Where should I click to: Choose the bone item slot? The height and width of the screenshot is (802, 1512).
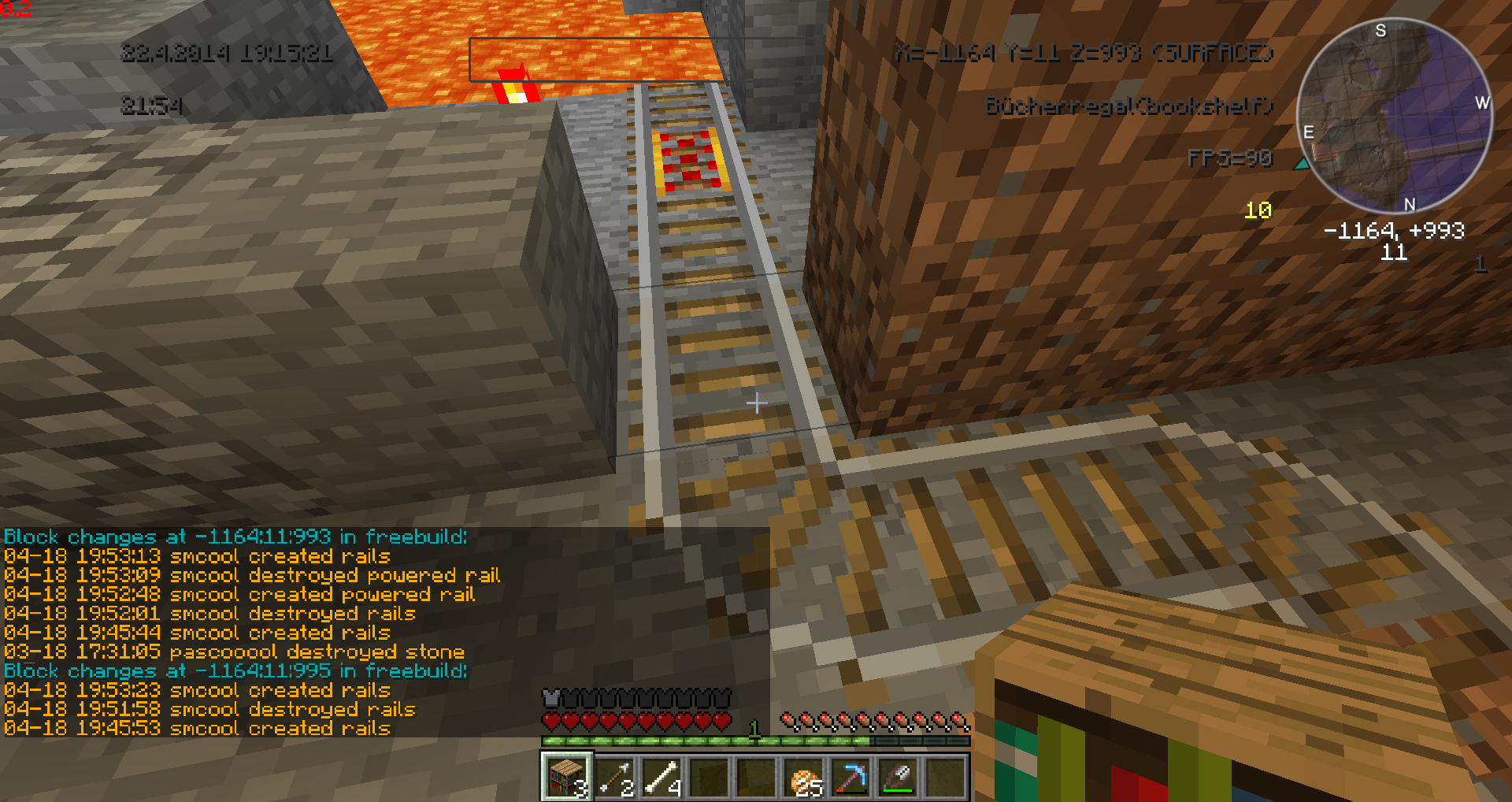click(x=661, y=777)
